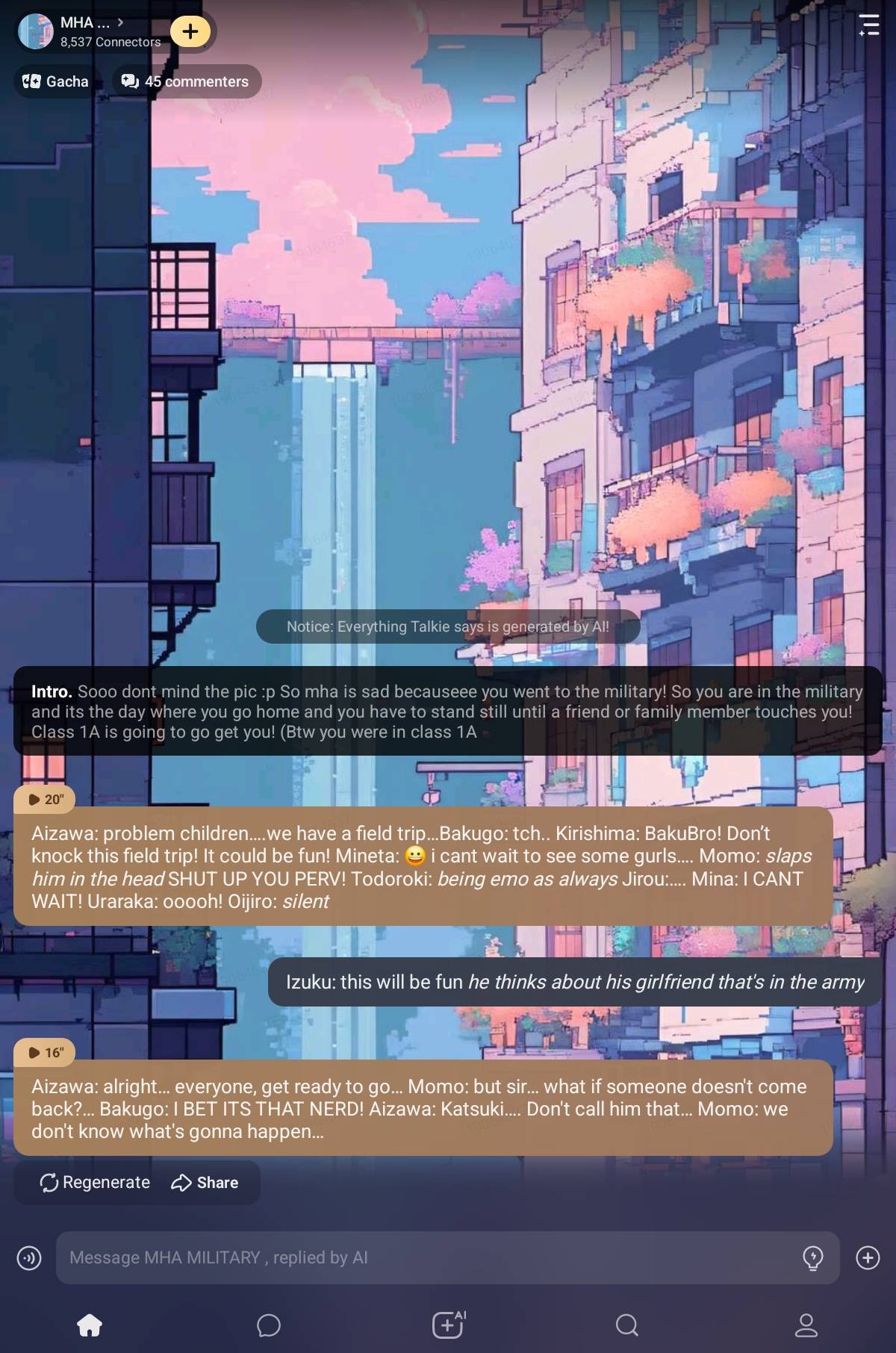Tap the voice input icon beside message box
The width and height of the screenshot is (896, 1353).
[x=29, y=1258]
